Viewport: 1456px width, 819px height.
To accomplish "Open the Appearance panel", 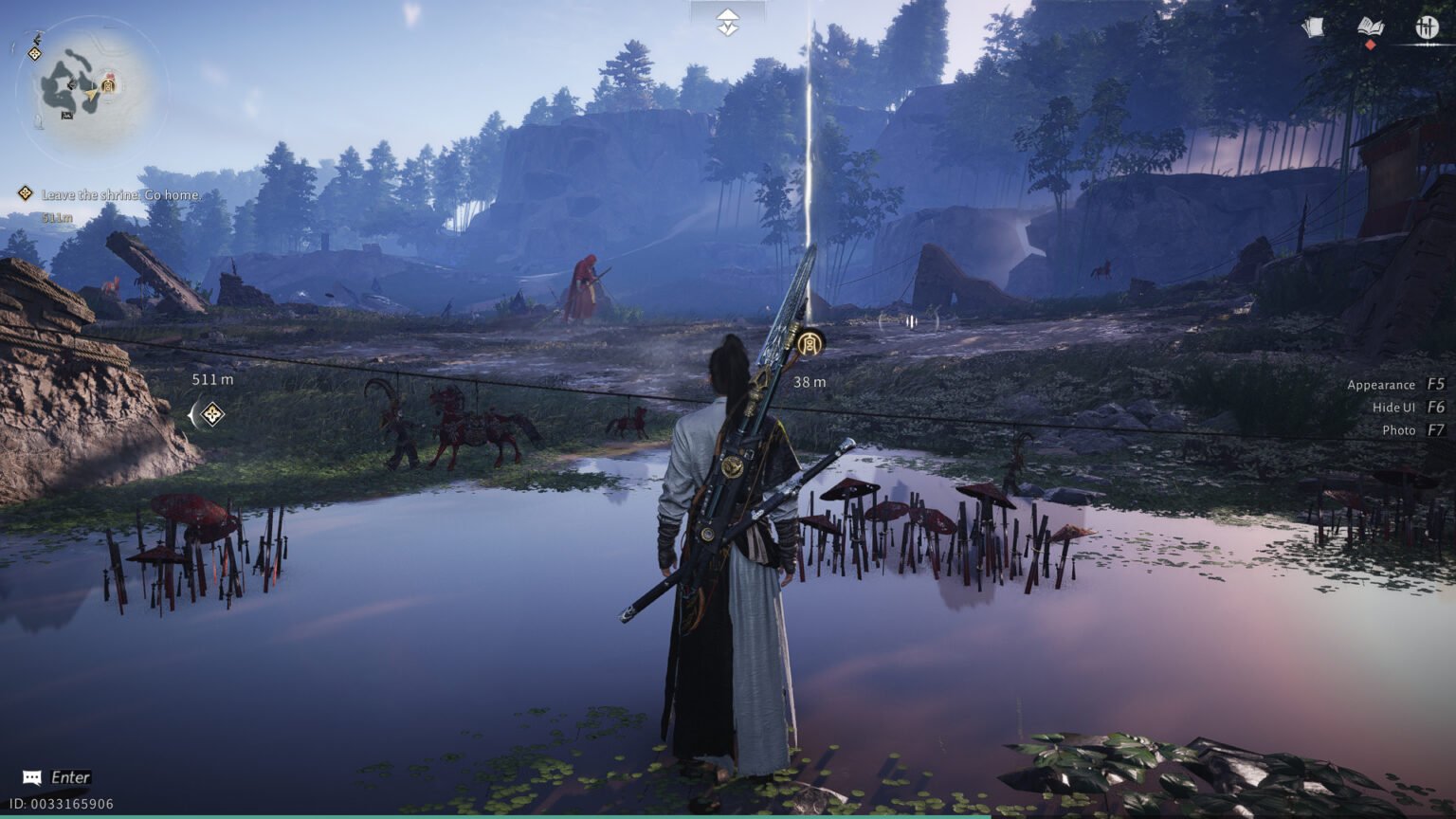I will (x=1381, y=385).
